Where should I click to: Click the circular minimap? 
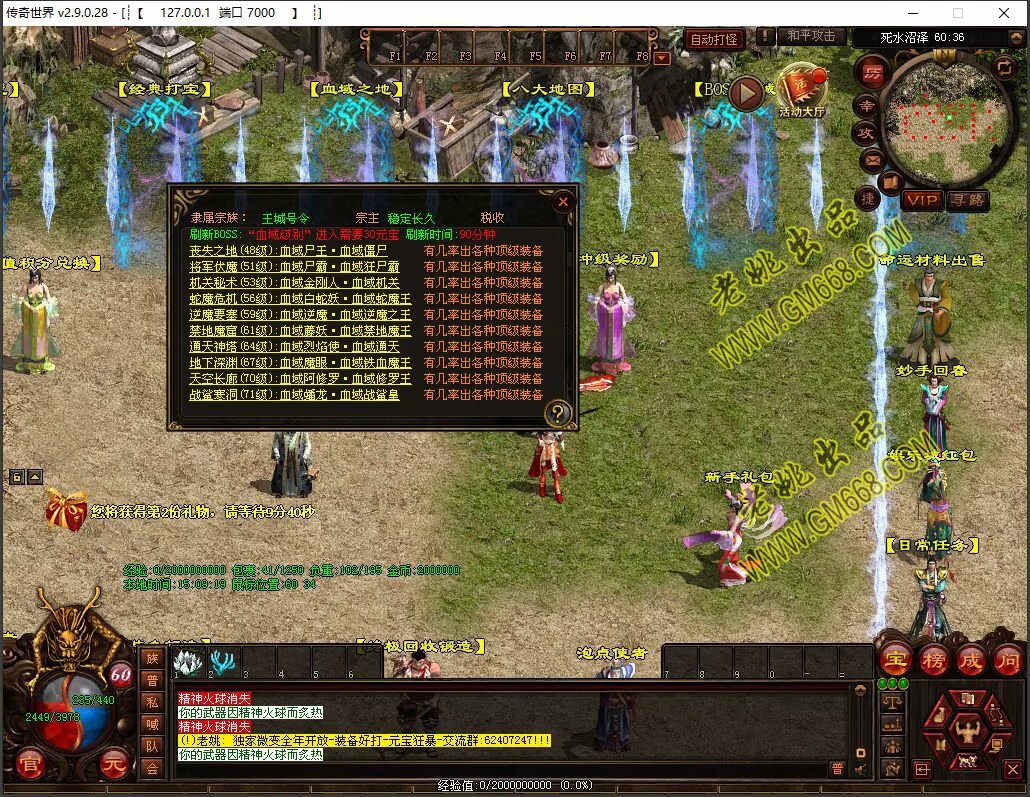(x=945, y=118)
